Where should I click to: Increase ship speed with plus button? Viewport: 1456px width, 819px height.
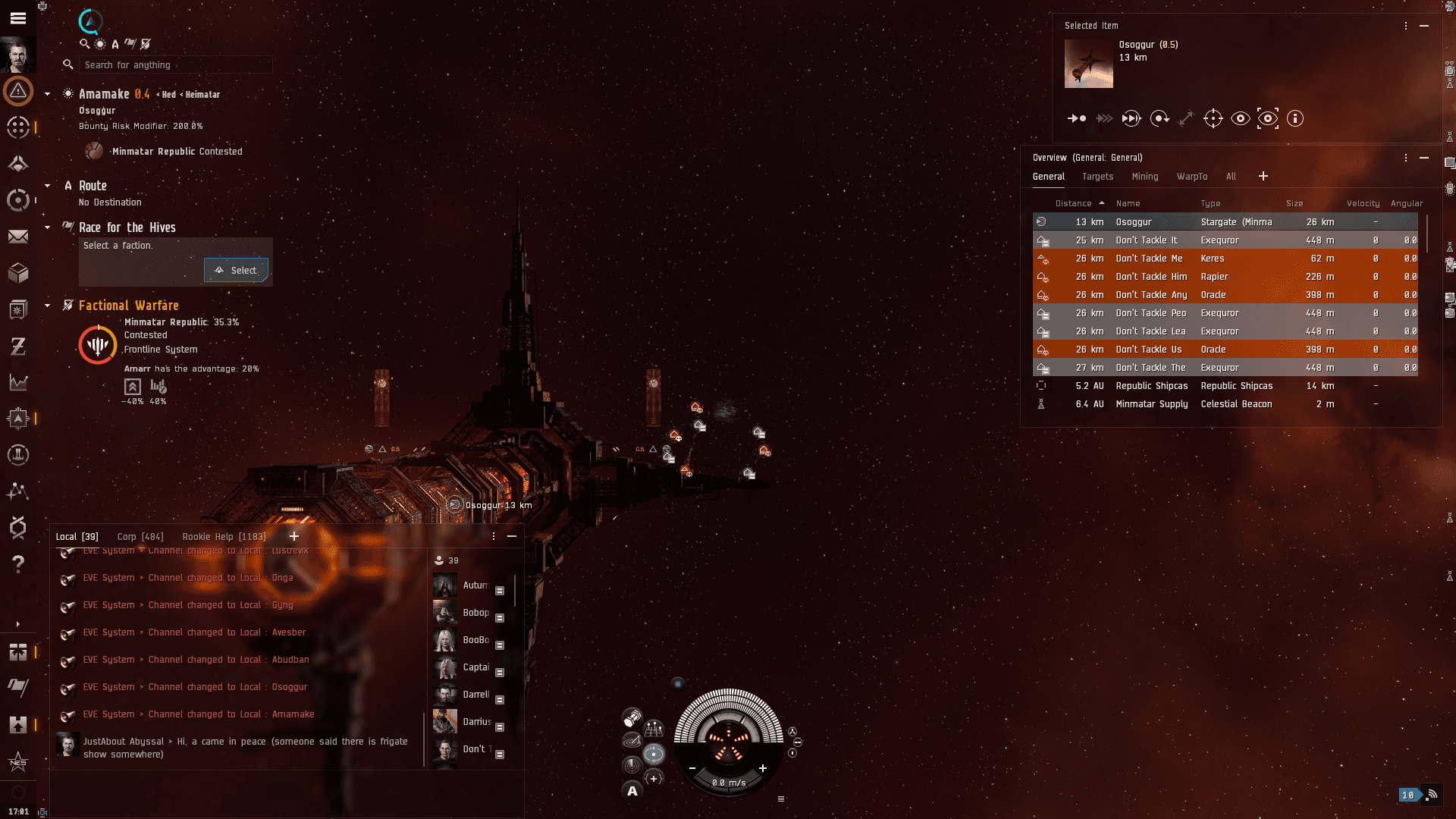point(763,768)
